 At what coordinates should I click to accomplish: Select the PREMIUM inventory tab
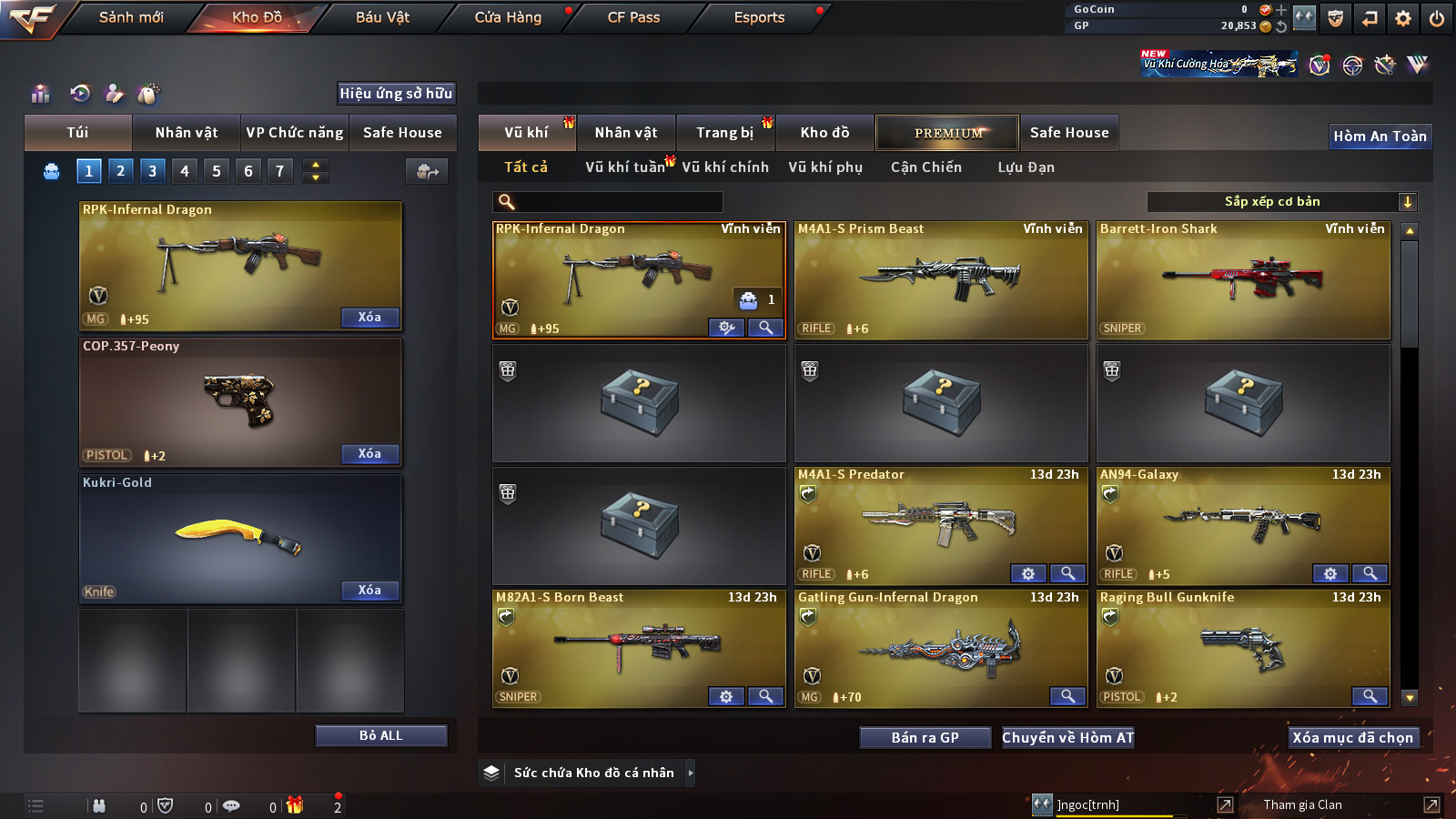(x=947, y=133)
